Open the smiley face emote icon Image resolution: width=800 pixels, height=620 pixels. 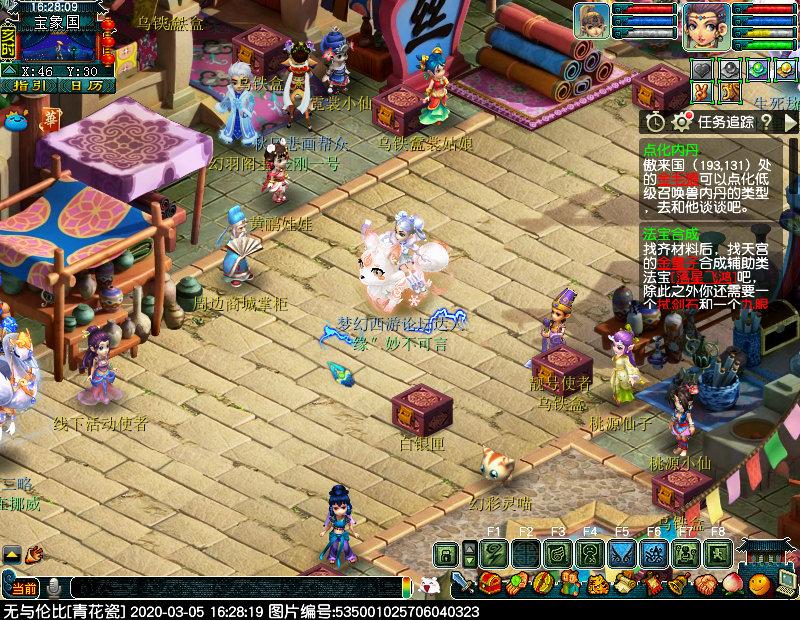[761, 582]
